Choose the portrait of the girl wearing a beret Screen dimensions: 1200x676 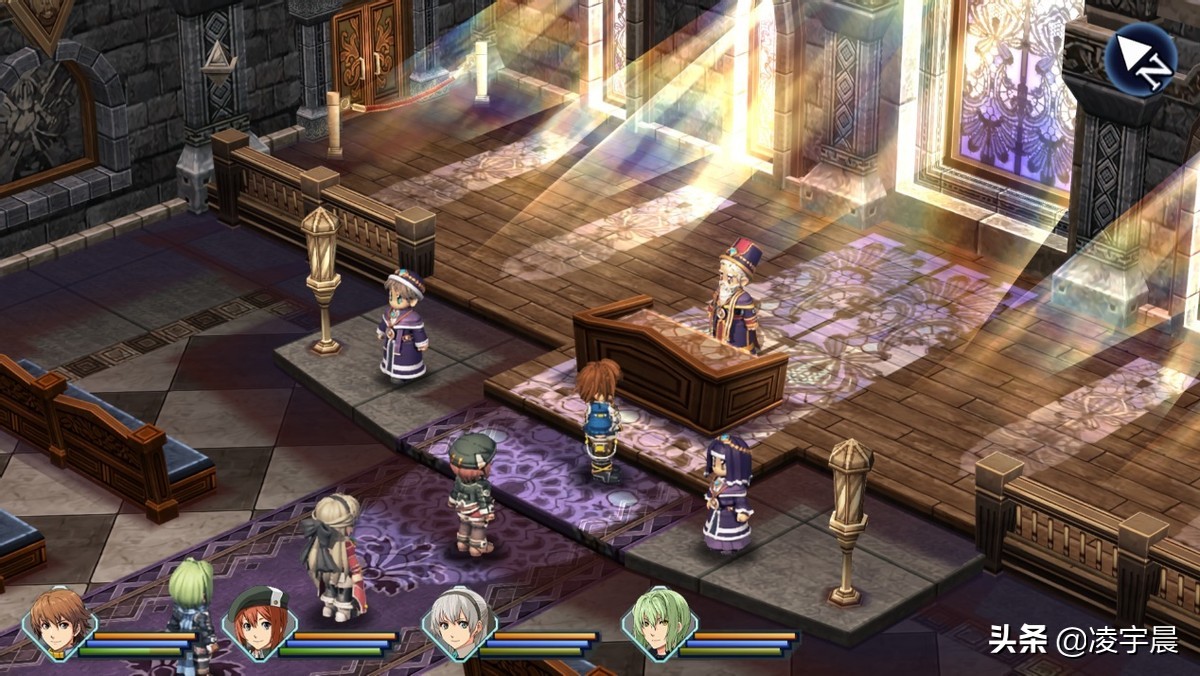click(x=258, y=623)
